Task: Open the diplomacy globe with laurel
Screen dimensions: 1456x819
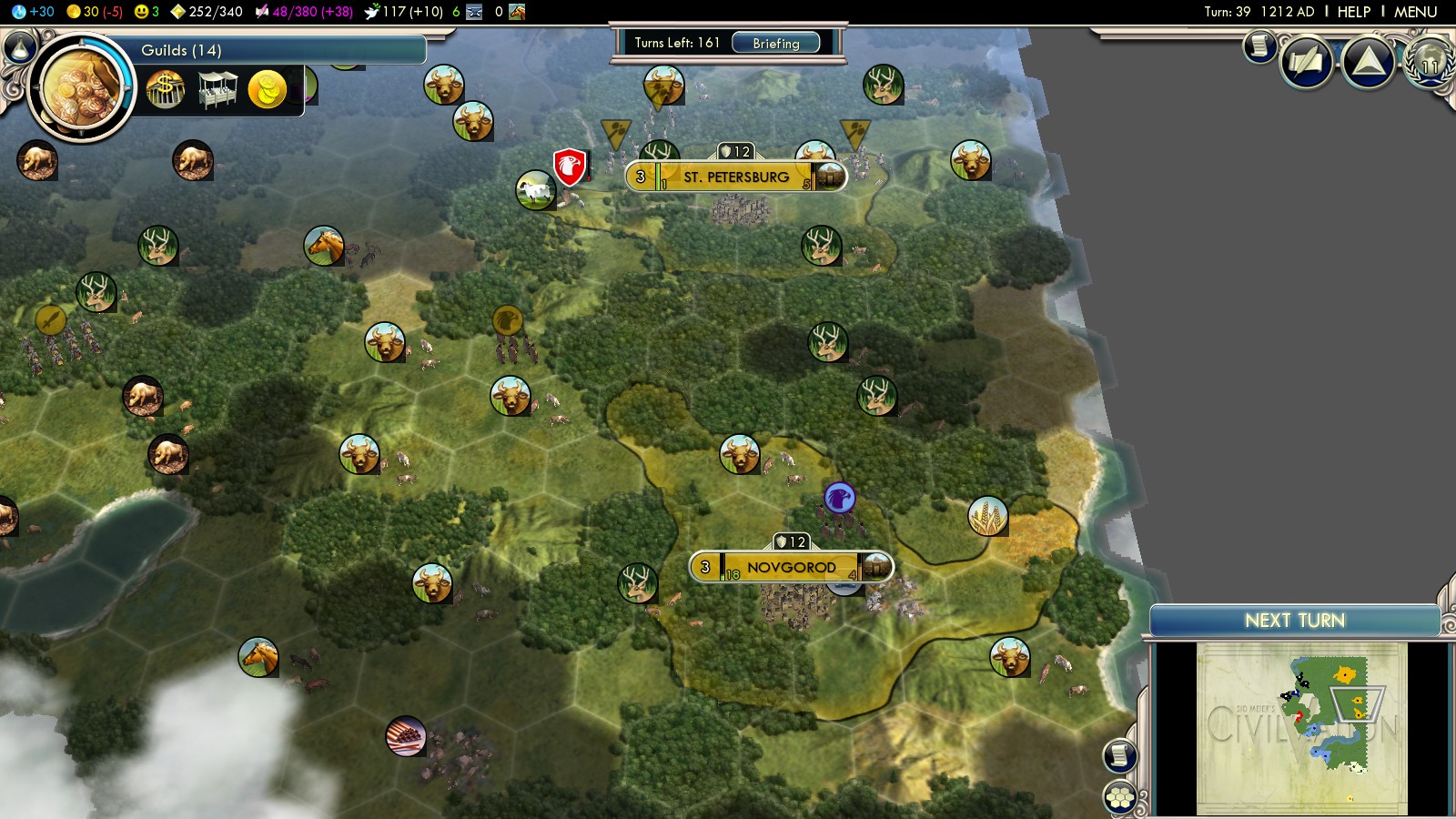Action: click(x=1431, y=62)
